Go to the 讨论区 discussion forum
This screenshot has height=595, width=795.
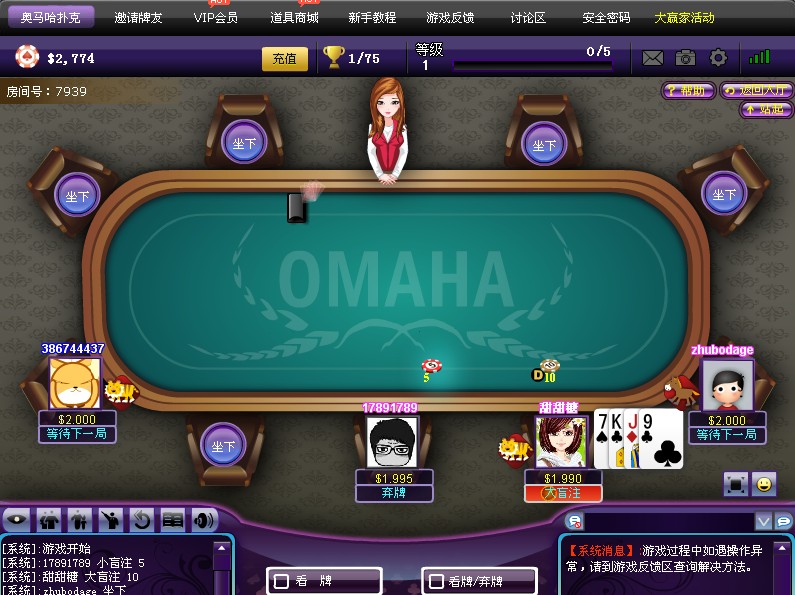tap(528, 18)
